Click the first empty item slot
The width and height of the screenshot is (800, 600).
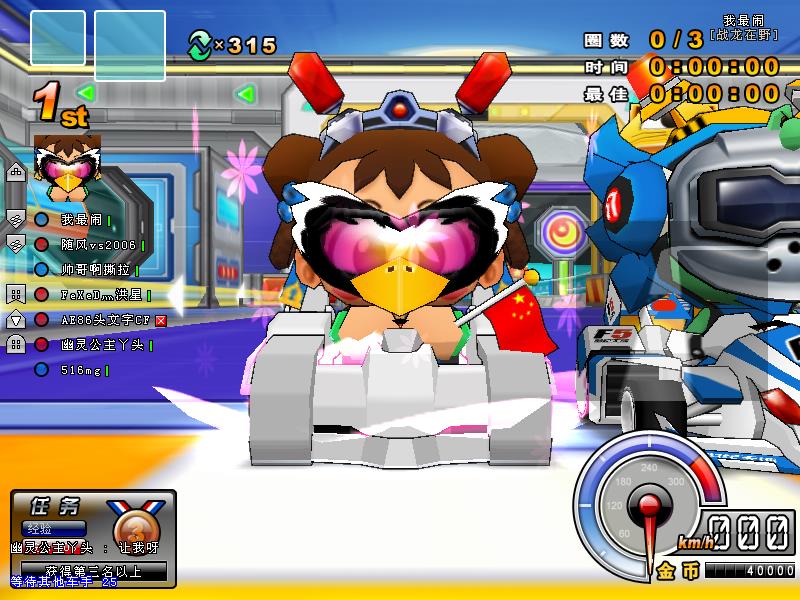click(x=58, y=38)
